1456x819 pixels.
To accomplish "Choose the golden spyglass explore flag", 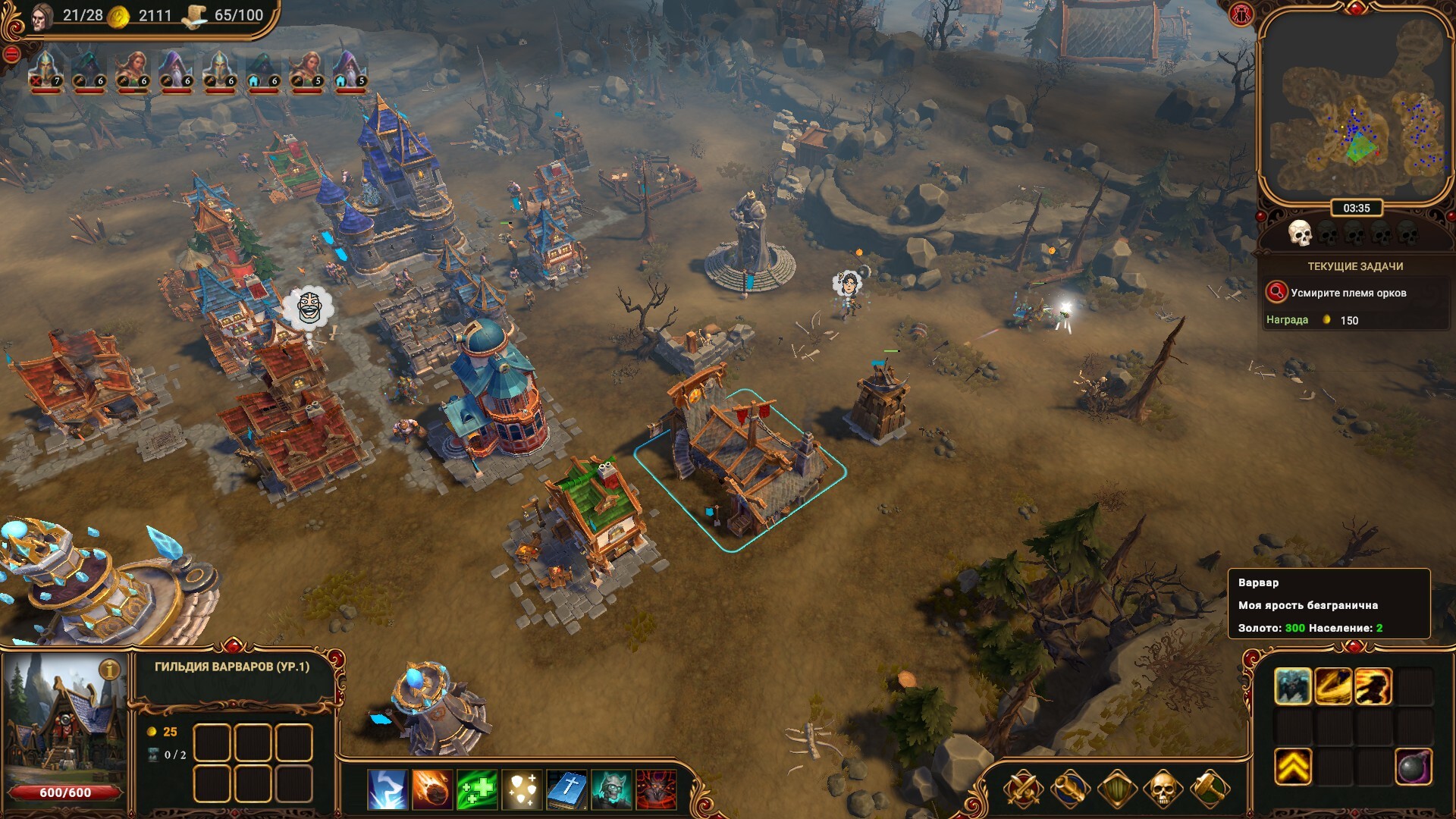I will click(x=1069, y=789).
